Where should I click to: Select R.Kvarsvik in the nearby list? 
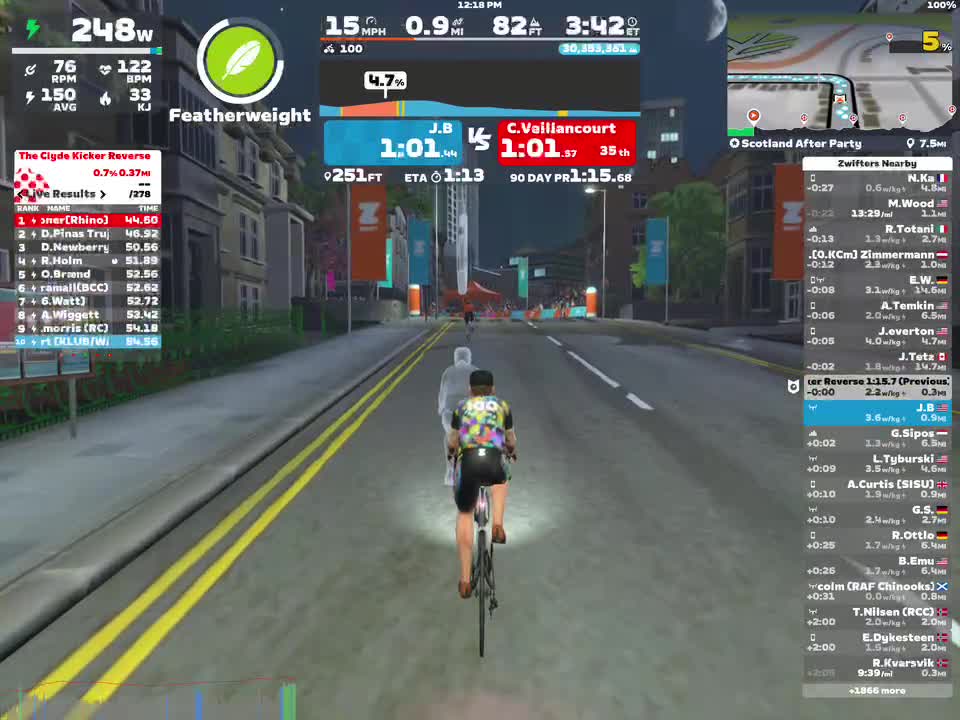[x=877, y=668]
